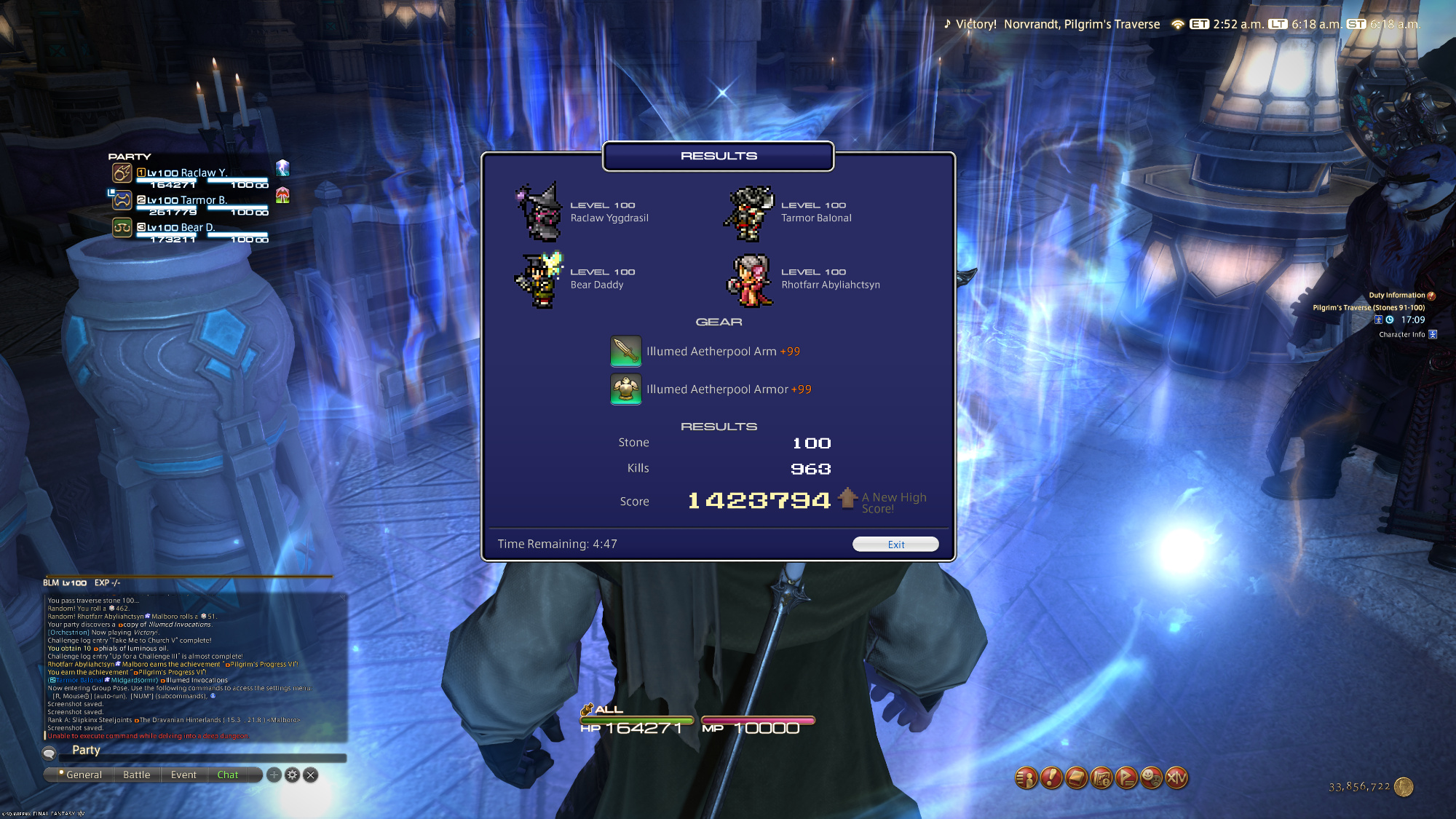The width and height of the screenshot is (1456, 819).
Task: Open the speech bubble chat mode selector
Action: coord(50,753)
